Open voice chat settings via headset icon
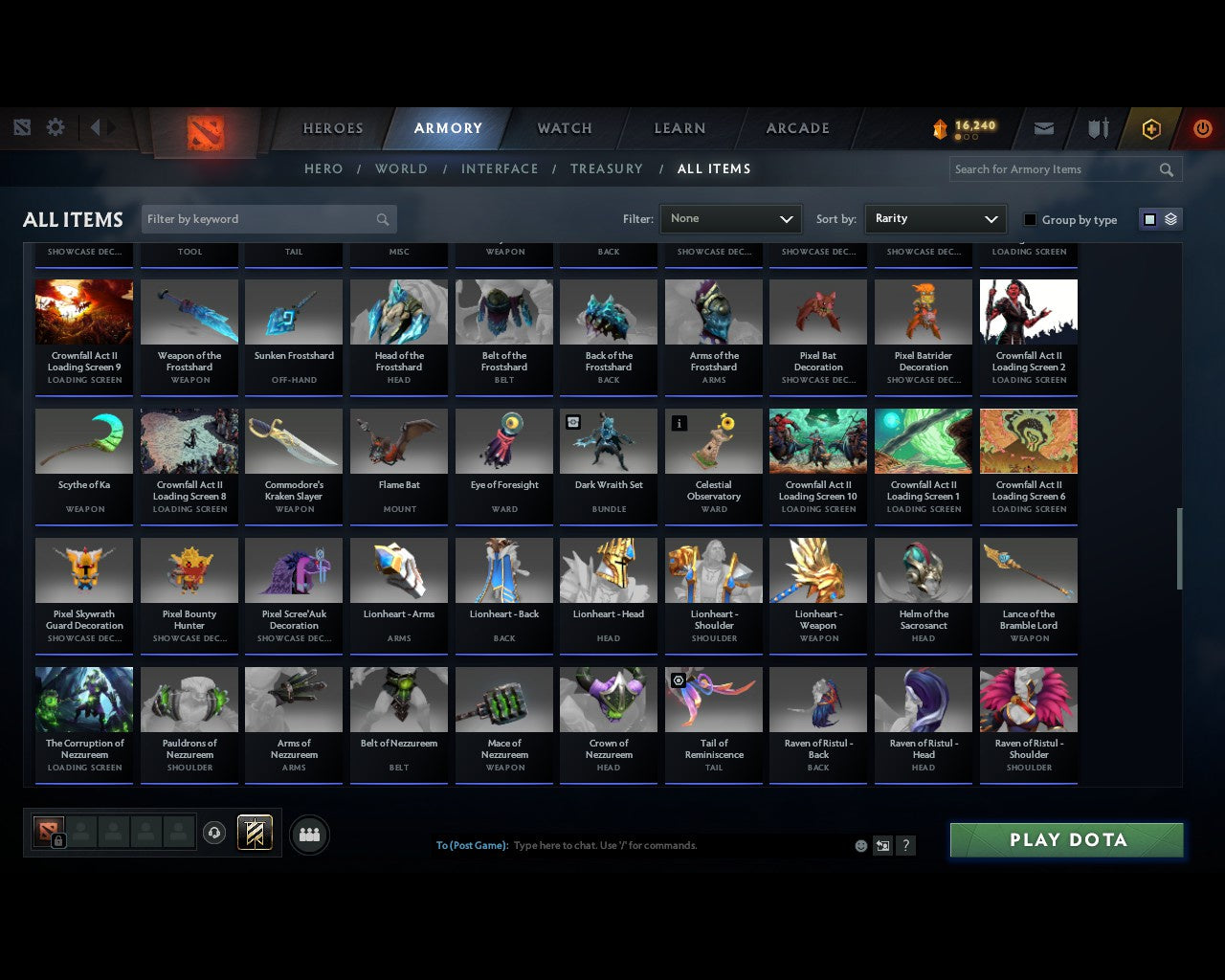The image size is (1225, 980). click(215, 832)
